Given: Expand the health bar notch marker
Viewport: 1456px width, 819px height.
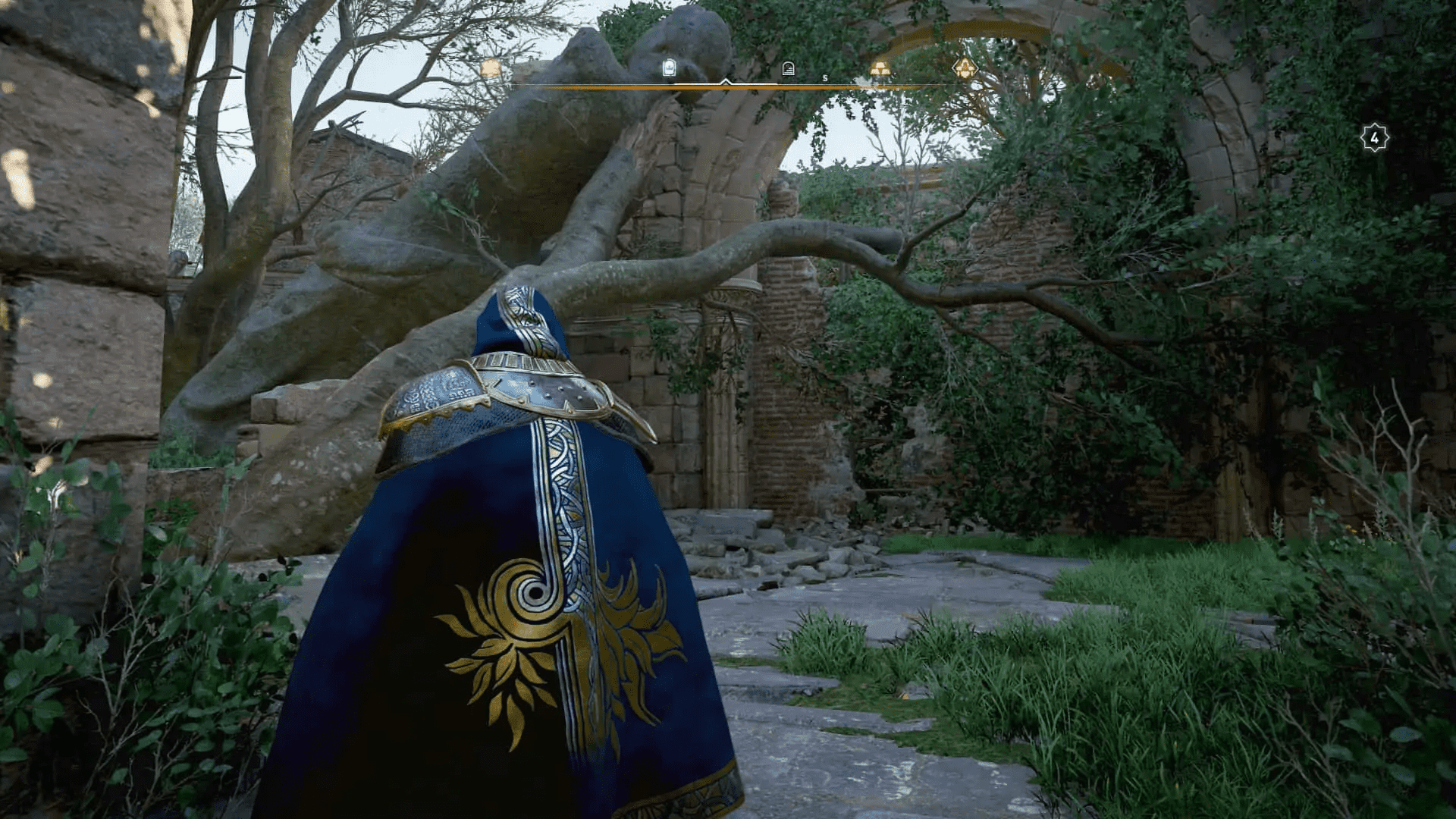Looking at the screenshot, I should tap(726, 82).
